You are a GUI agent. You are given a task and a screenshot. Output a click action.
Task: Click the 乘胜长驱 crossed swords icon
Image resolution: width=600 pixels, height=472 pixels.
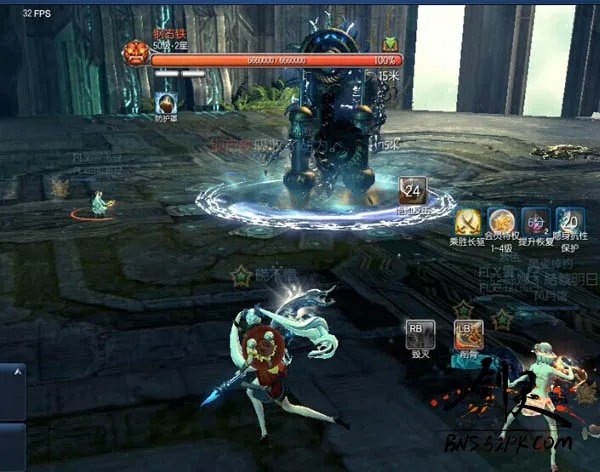click(469, 221)
